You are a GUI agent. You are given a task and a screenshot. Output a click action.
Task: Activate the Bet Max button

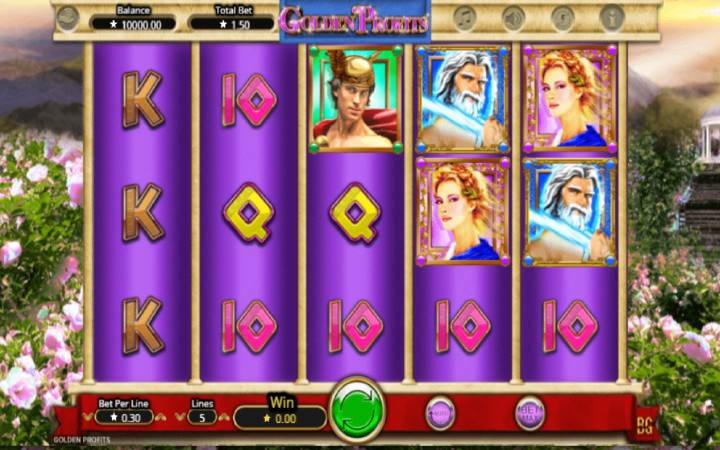point(529,411)
